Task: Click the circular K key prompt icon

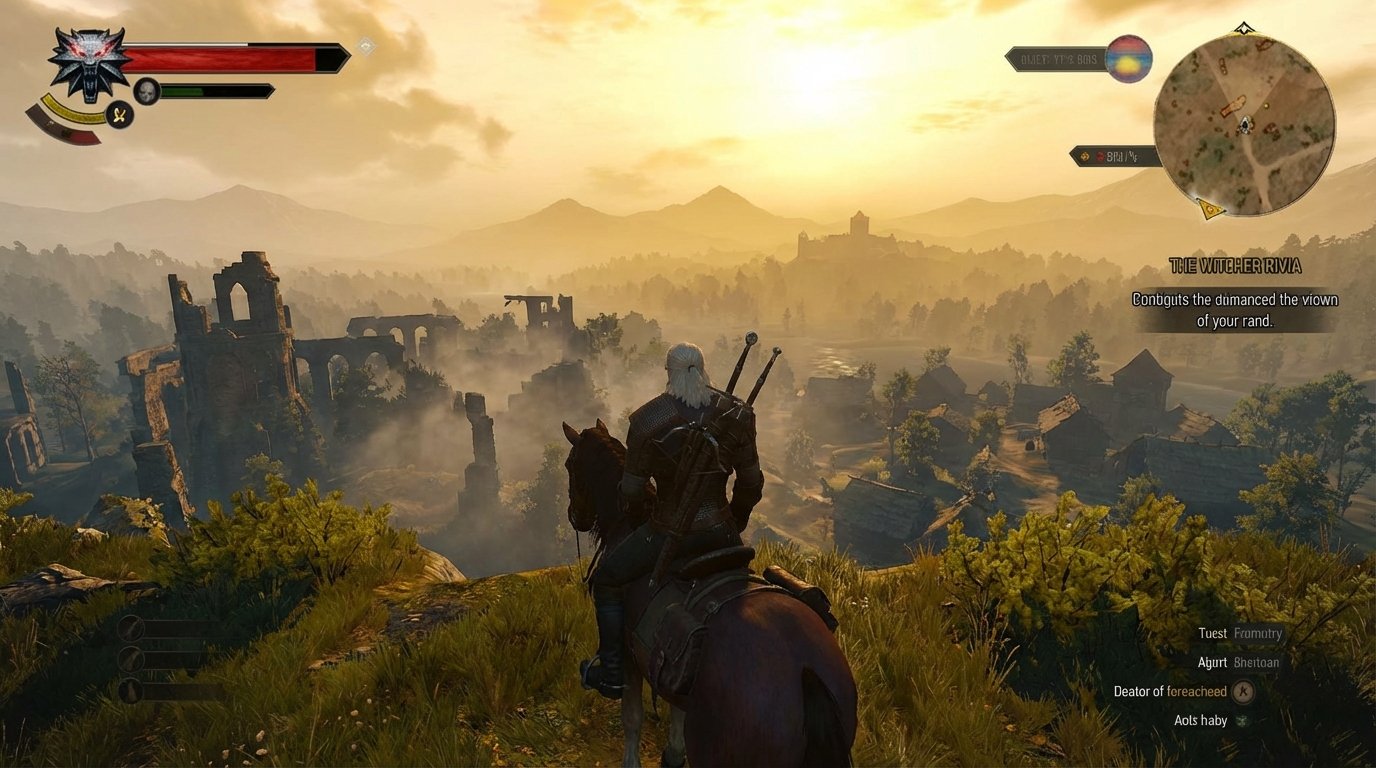Action: click(1242, 691)
